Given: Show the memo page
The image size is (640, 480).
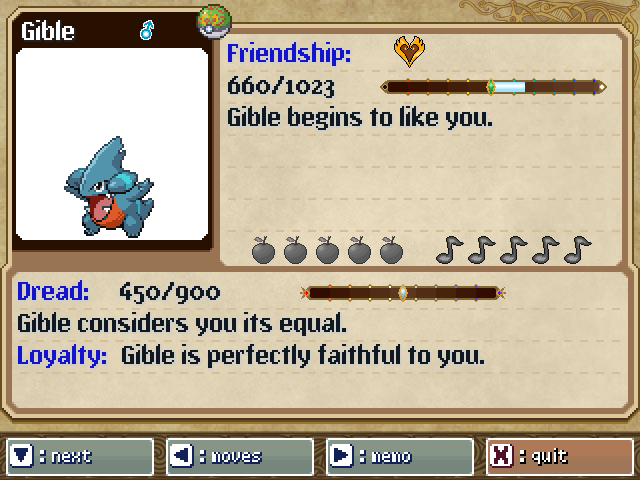Looking at the screenshot, I should point(399,456).
